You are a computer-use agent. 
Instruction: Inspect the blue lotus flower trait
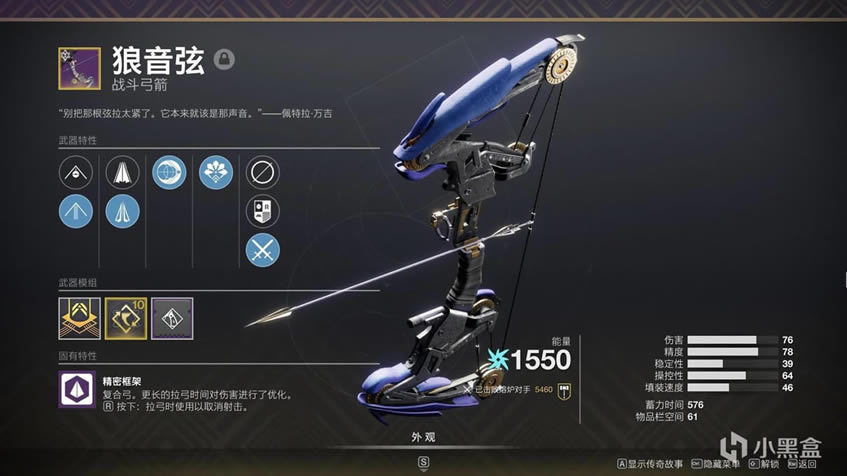(215, 172)
